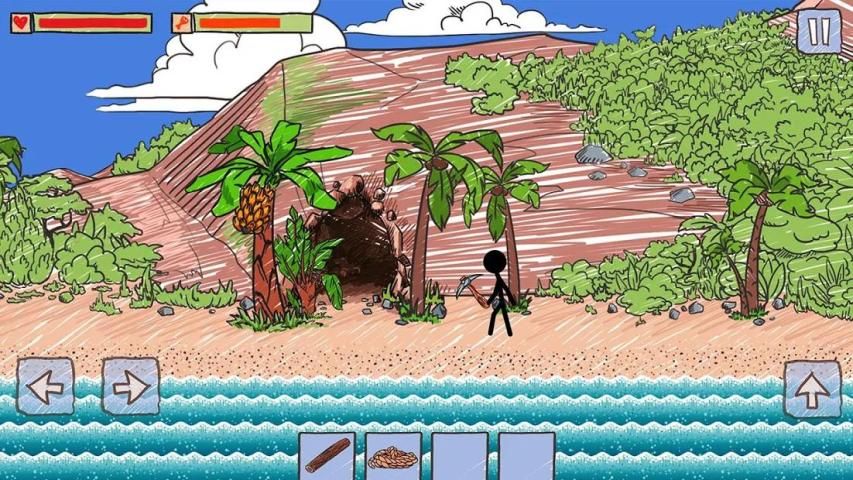
Task: Tap the left arrow move button
Action: point(45,386)
